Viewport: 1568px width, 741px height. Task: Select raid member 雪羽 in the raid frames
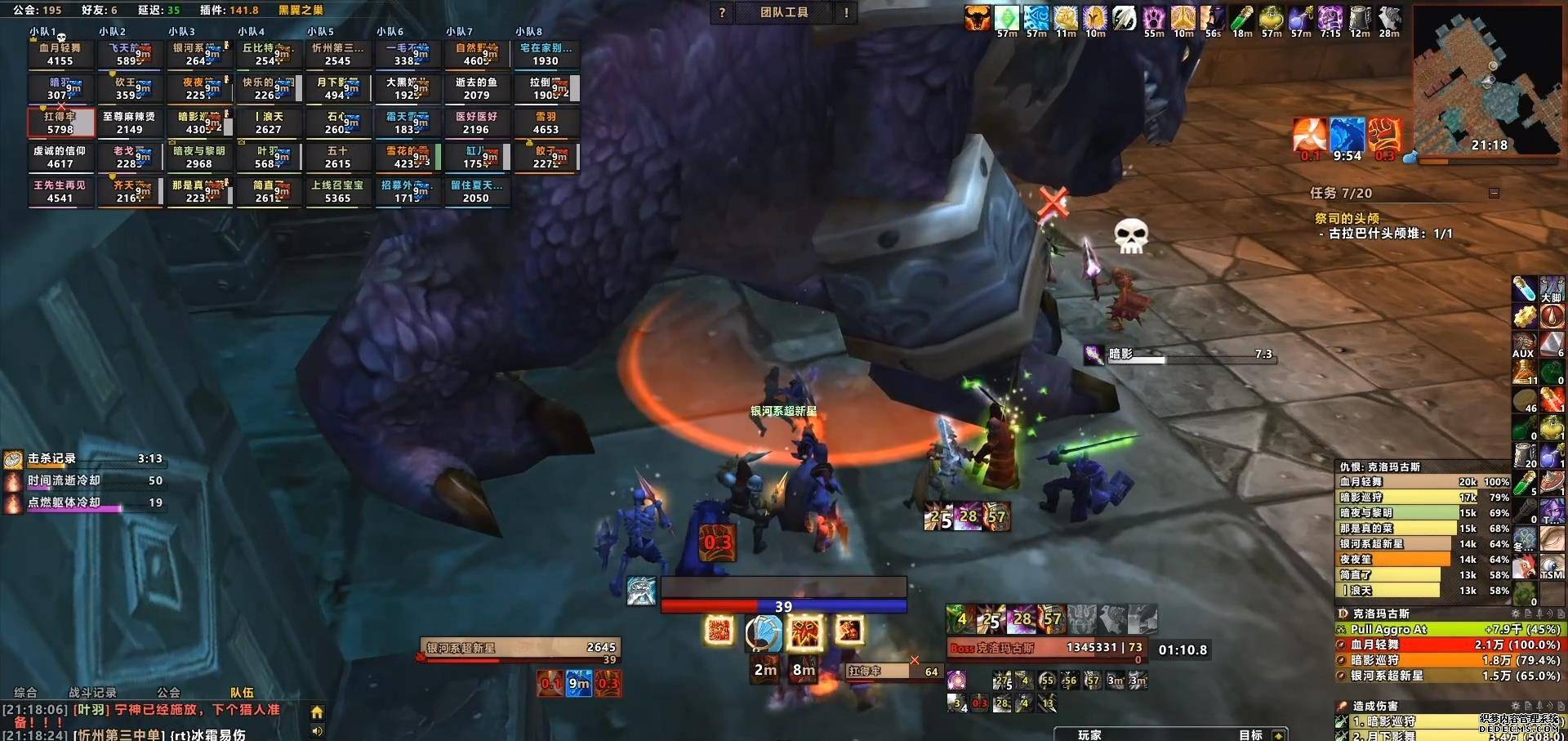pos(546,123)
